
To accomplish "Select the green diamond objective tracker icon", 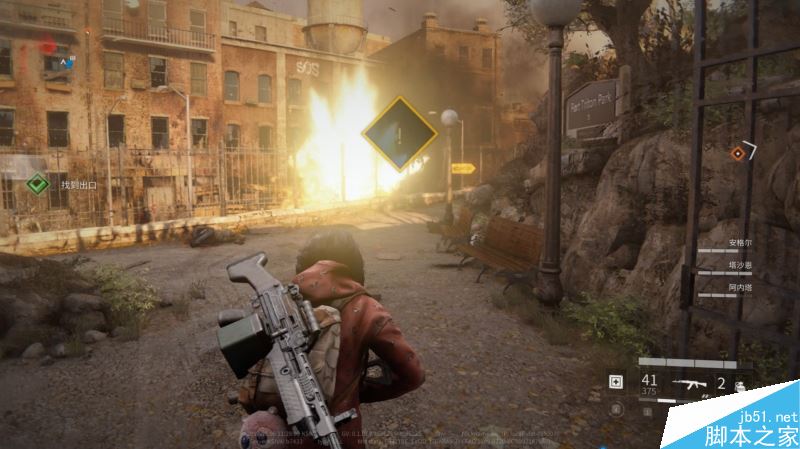I will [37, 183].
